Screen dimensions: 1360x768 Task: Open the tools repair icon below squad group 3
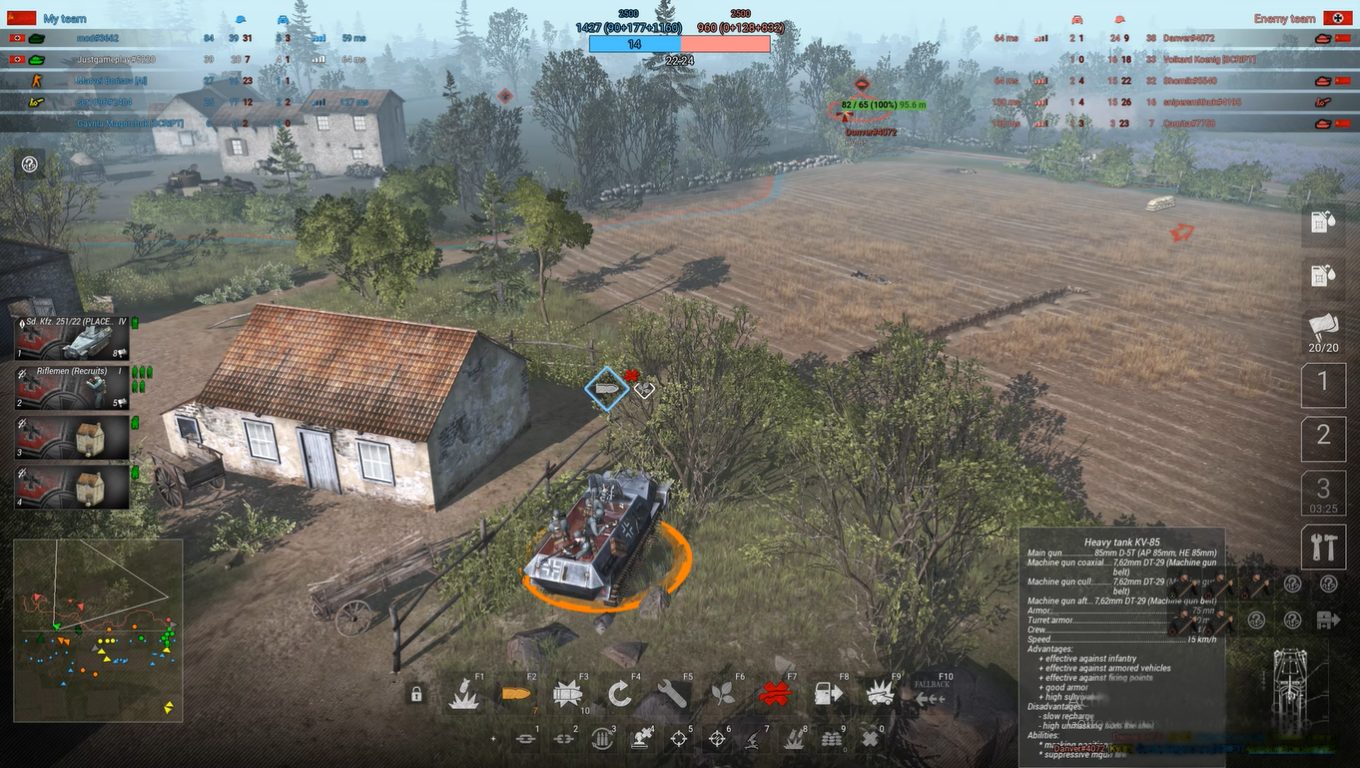coord(1323,545)
